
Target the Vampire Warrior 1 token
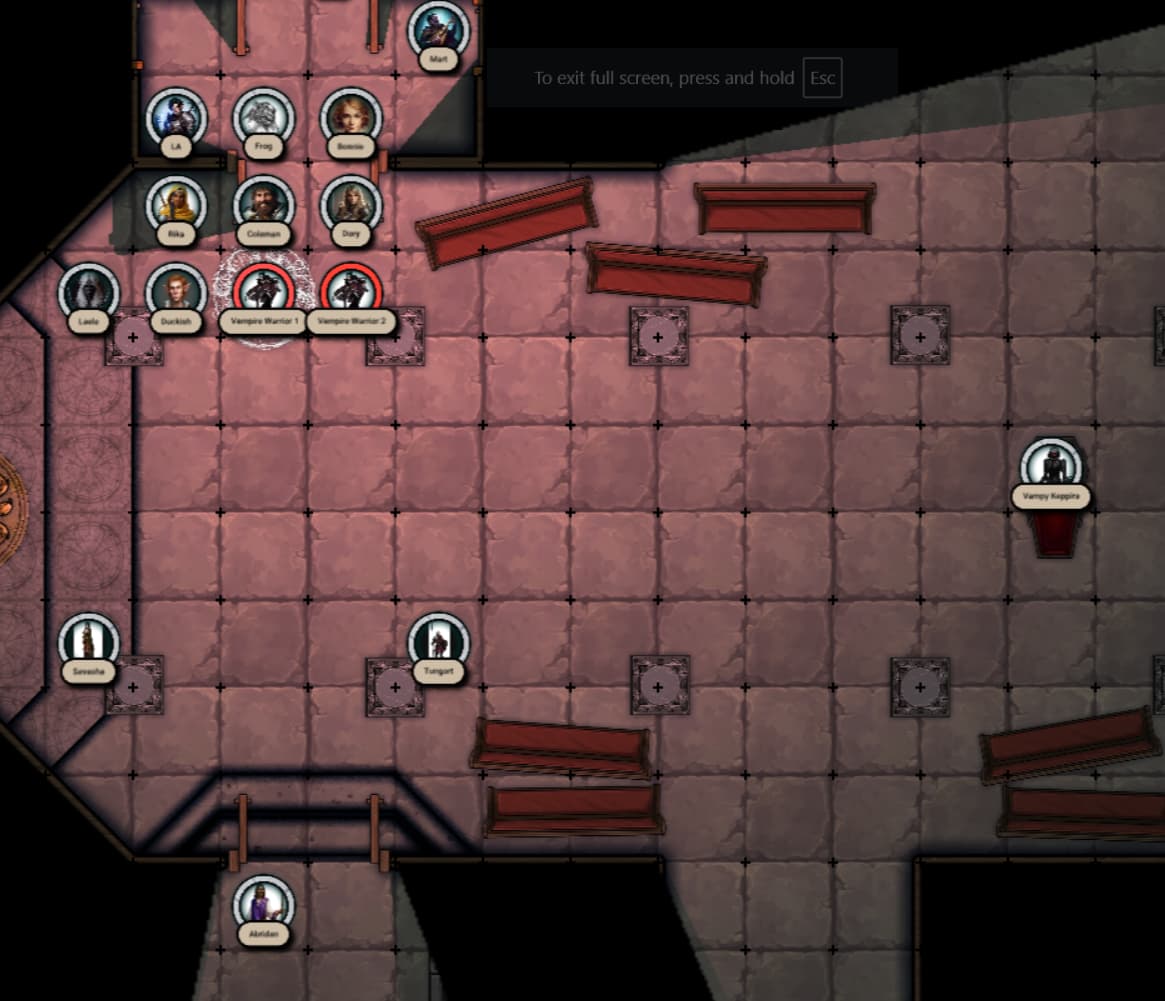point(264,292)
